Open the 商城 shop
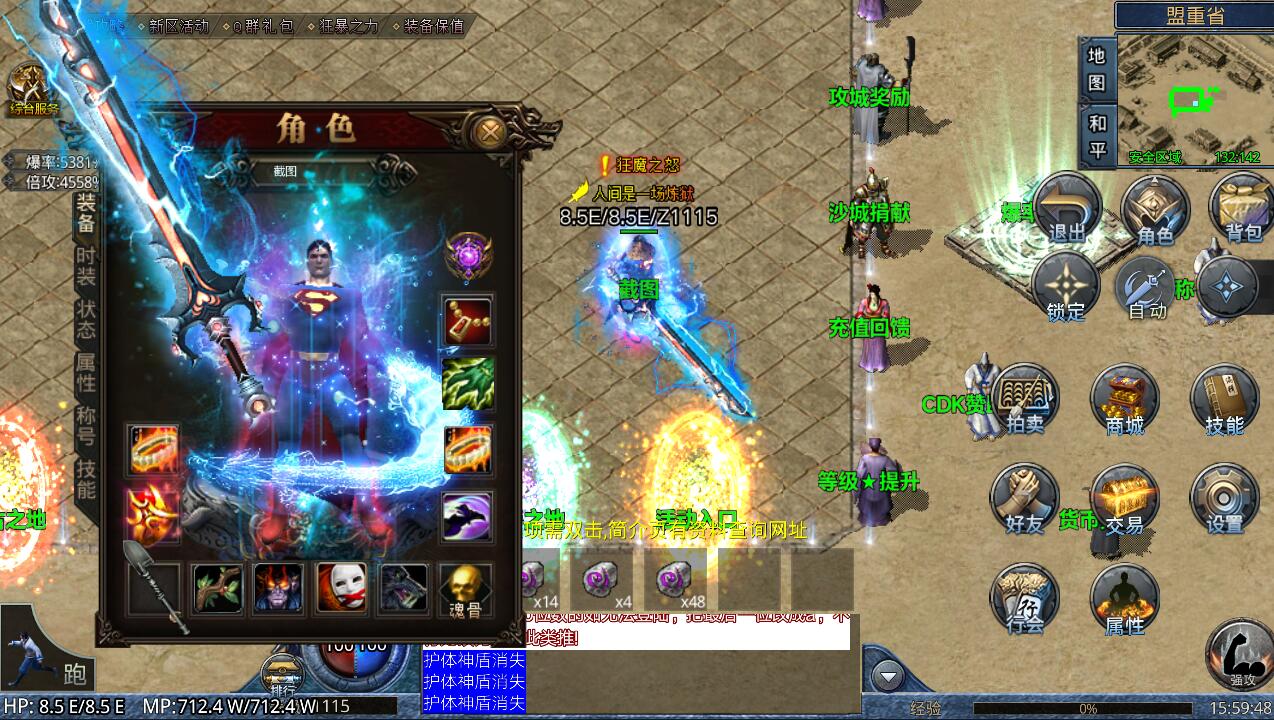1274x720 pixels. point(1124,400)
